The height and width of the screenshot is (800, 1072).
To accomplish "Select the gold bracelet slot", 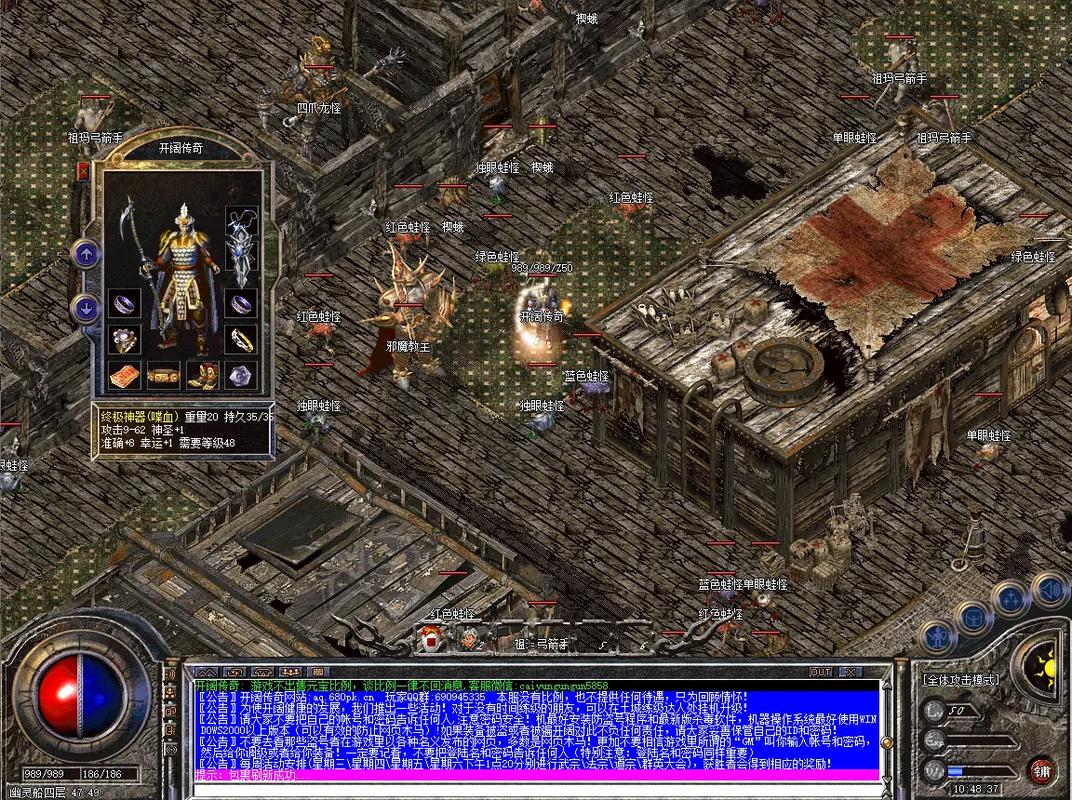I will click(x=240, y=340).
